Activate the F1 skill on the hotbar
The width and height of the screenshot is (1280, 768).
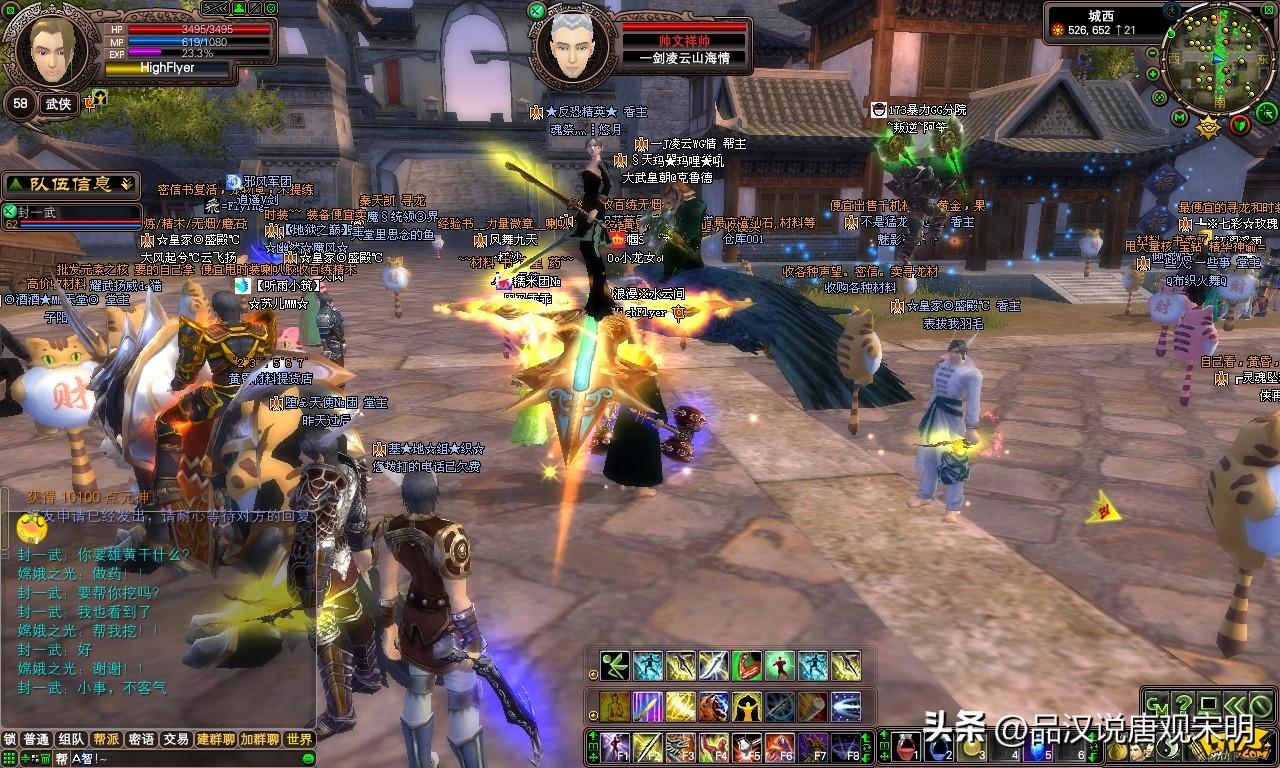(614, 746)
